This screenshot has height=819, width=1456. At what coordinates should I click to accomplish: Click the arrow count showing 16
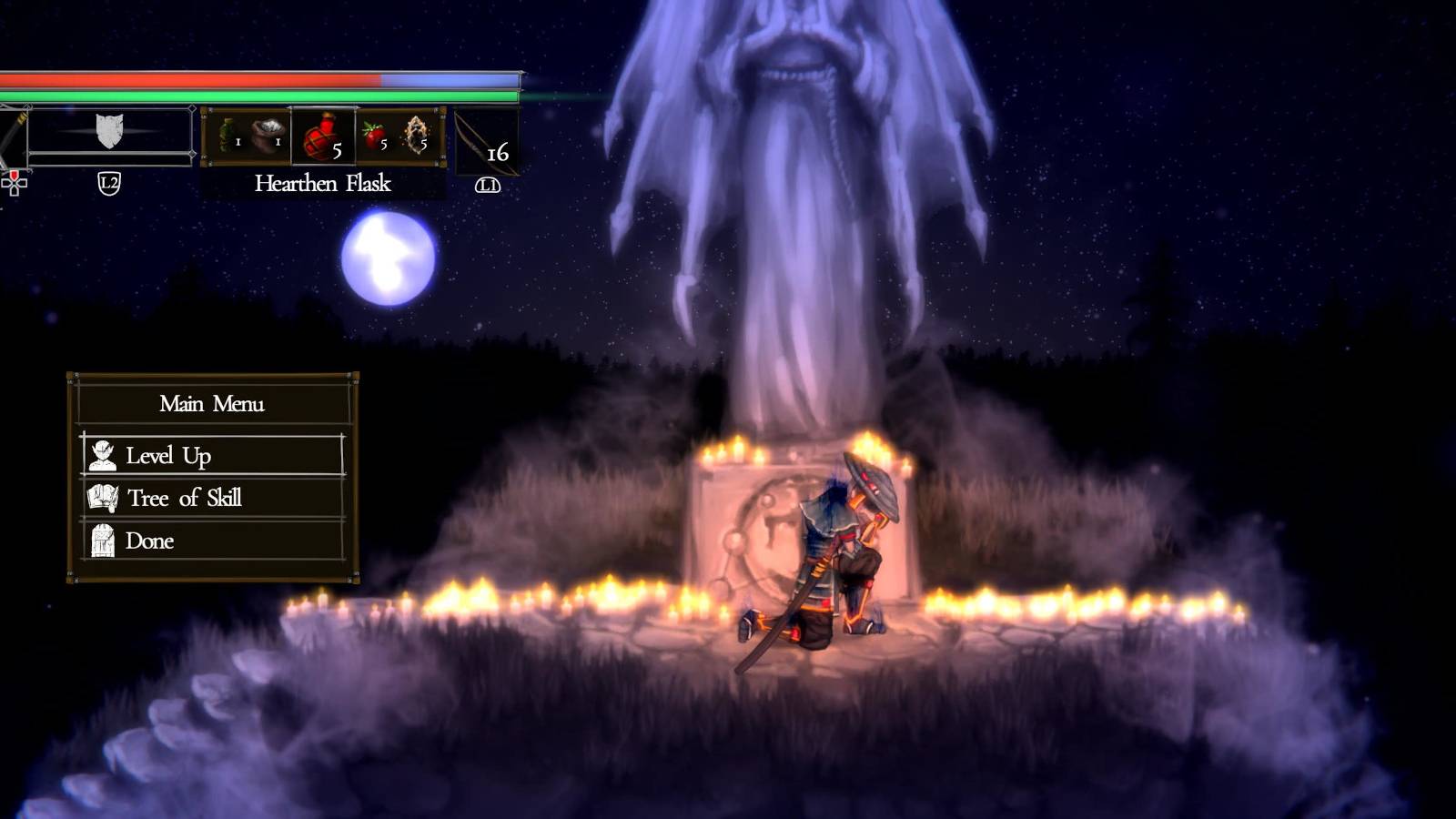499,156
